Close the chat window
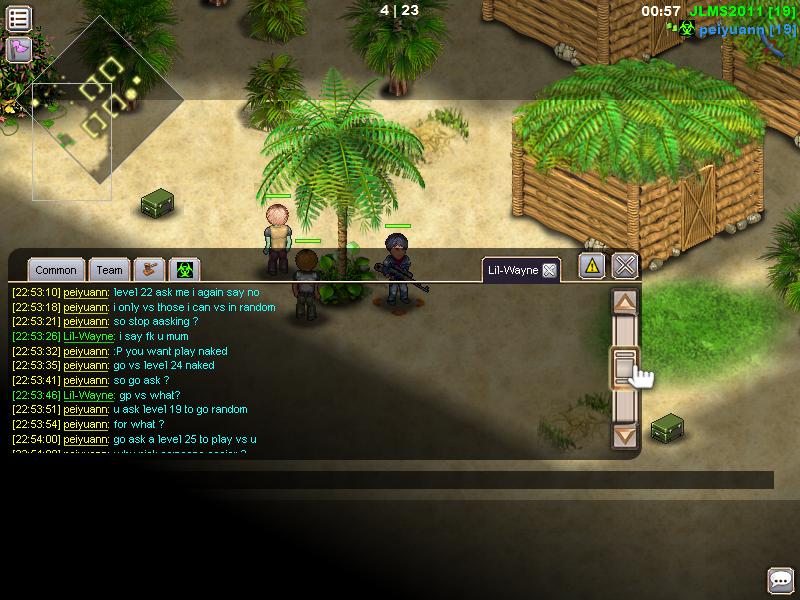This screenshot has height=600, width=800. coord(625,266)
